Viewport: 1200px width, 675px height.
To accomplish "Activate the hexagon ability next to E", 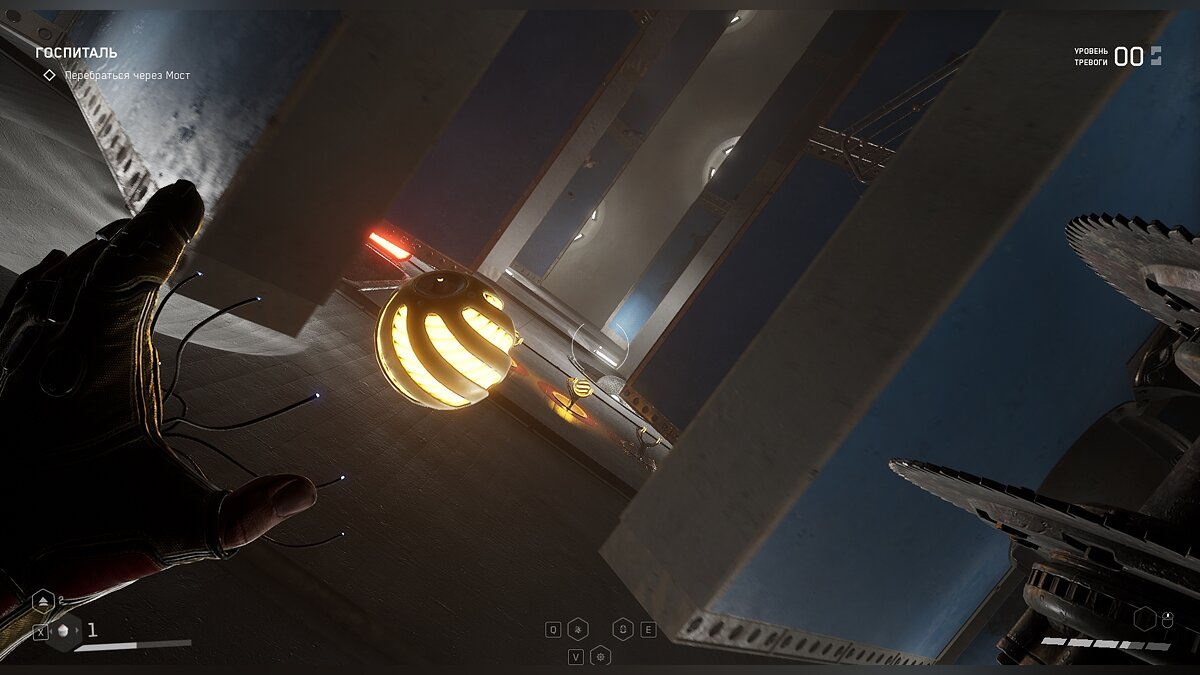I will (x=622, y=629).
